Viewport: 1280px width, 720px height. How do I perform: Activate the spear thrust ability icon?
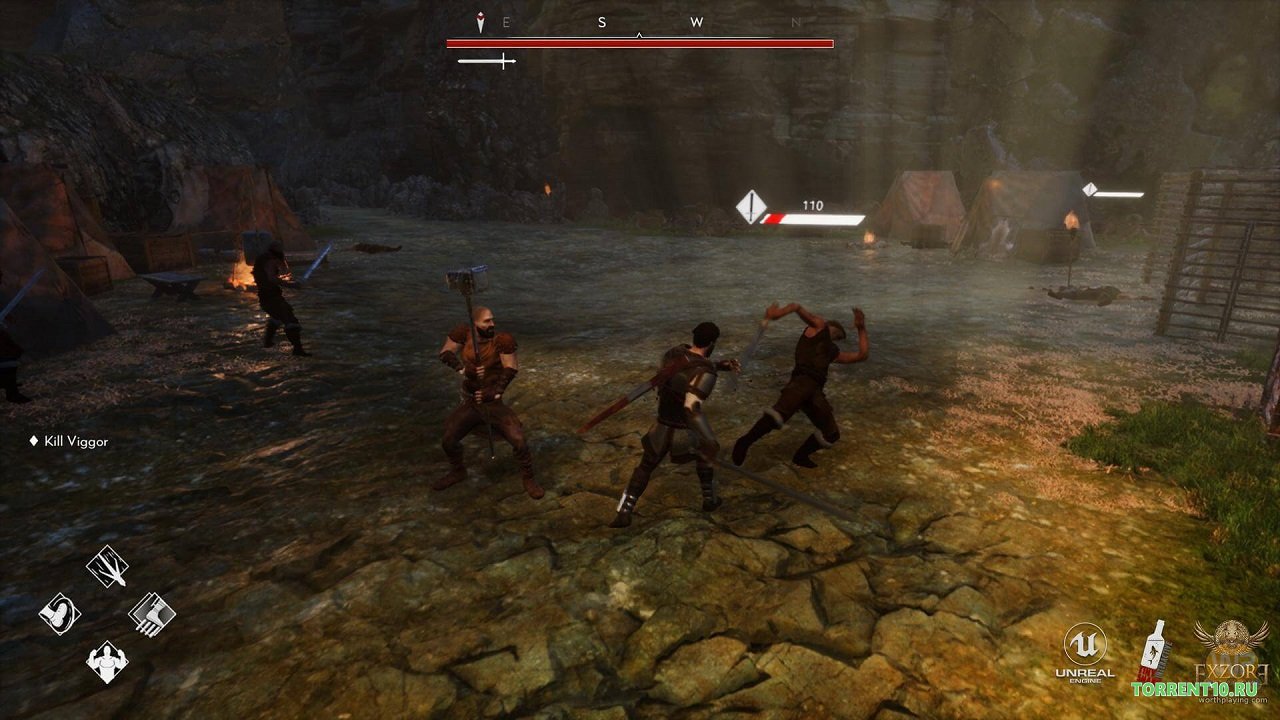(x=107, y=566)
